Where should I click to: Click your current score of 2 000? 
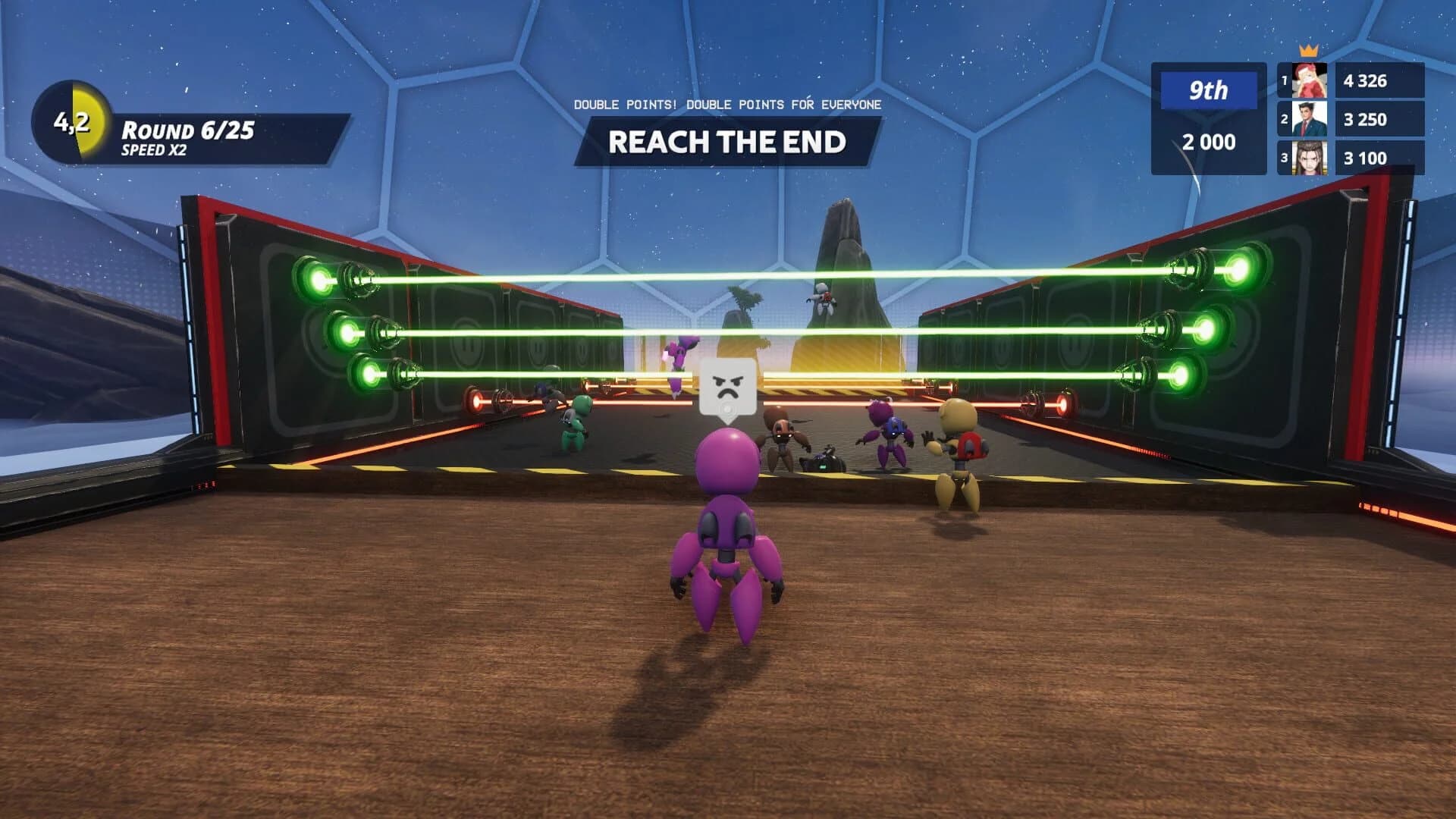(1210, 141)
